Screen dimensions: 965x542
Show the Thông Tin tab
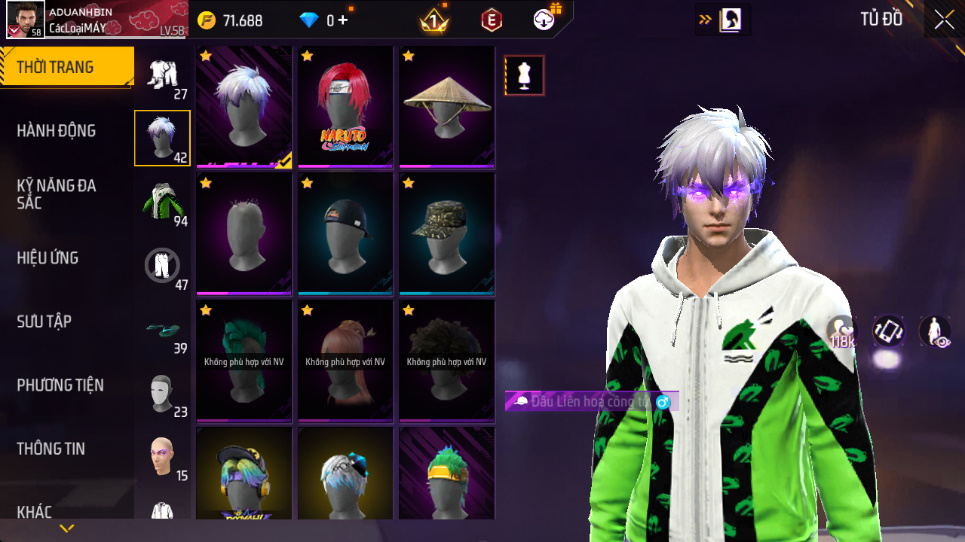(x=50, y=449)
